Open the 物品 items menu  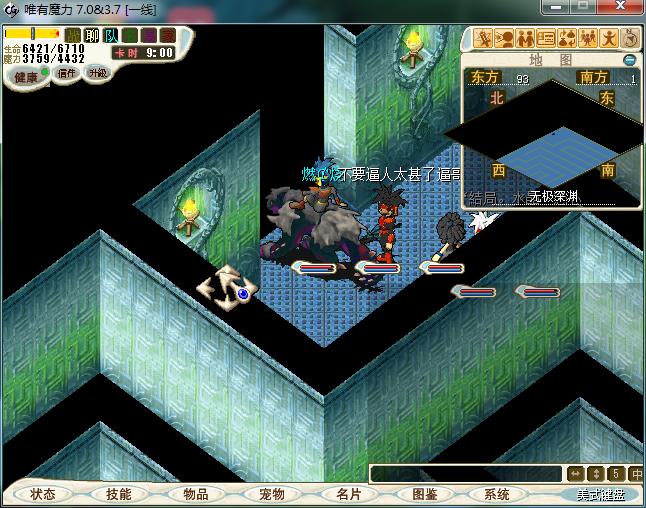pos(195,494)
